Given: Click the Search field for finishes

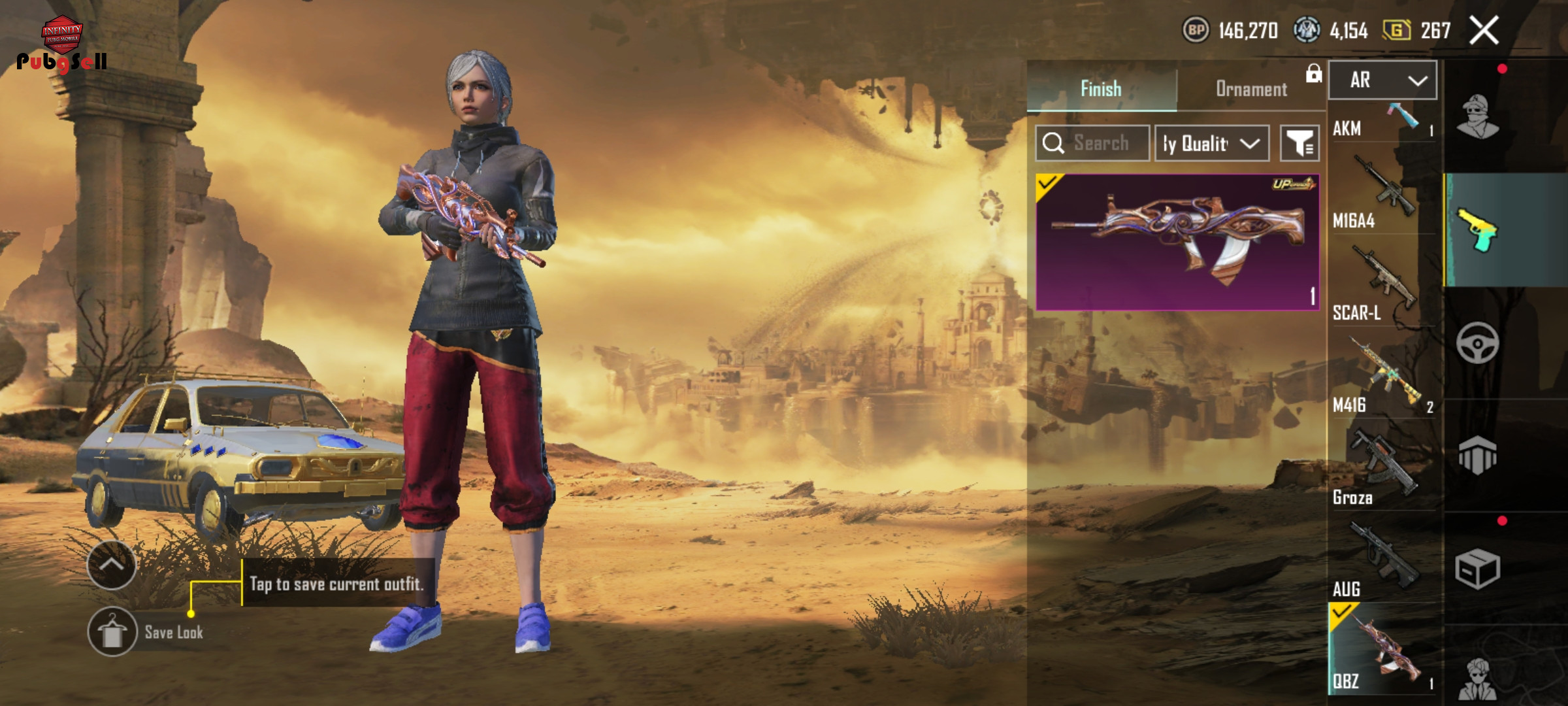Looking at the screenshot, I should coord(1100,143).
